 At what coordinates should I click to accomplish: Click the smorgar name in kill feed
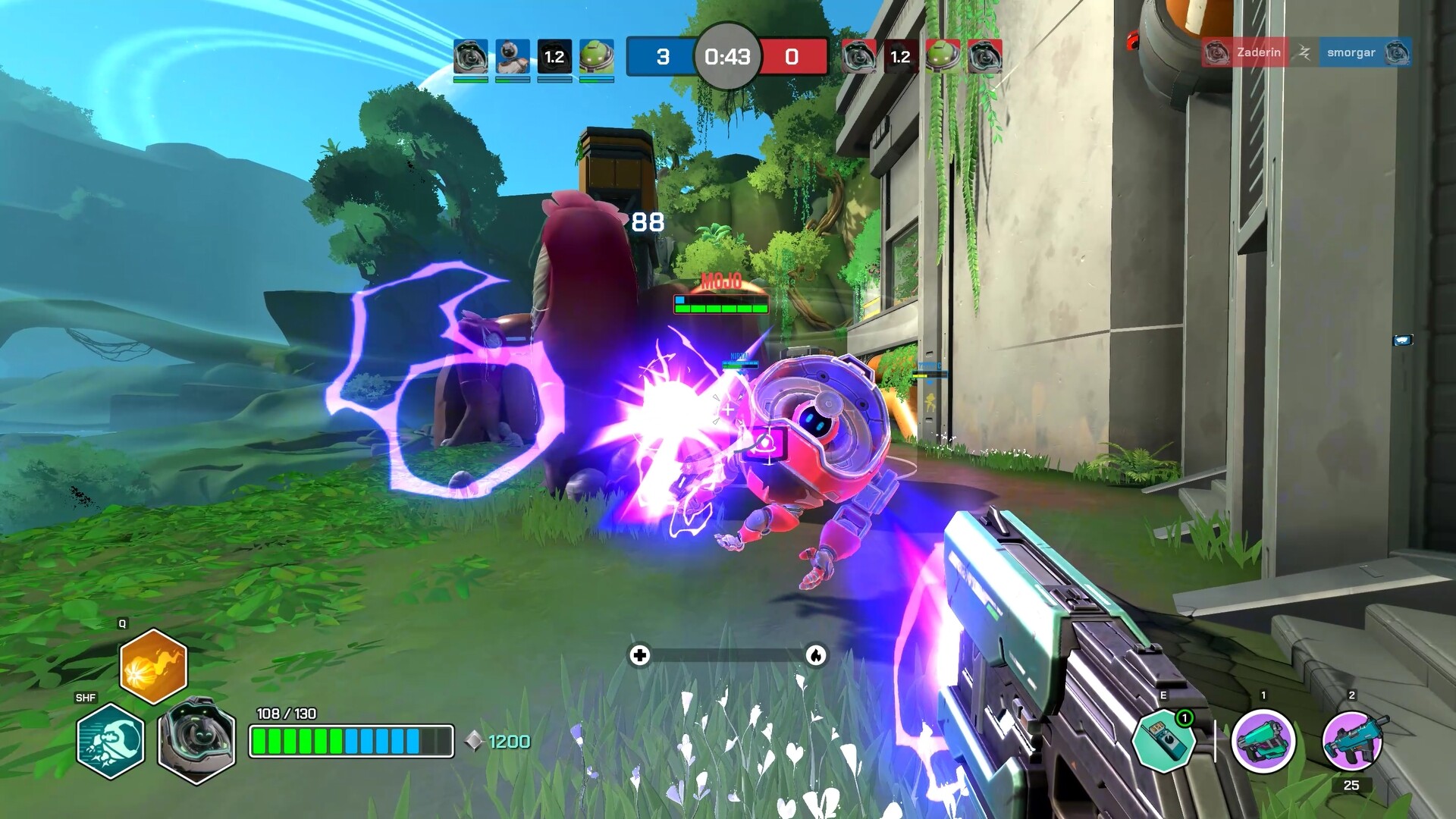[x=1351, y=52]
